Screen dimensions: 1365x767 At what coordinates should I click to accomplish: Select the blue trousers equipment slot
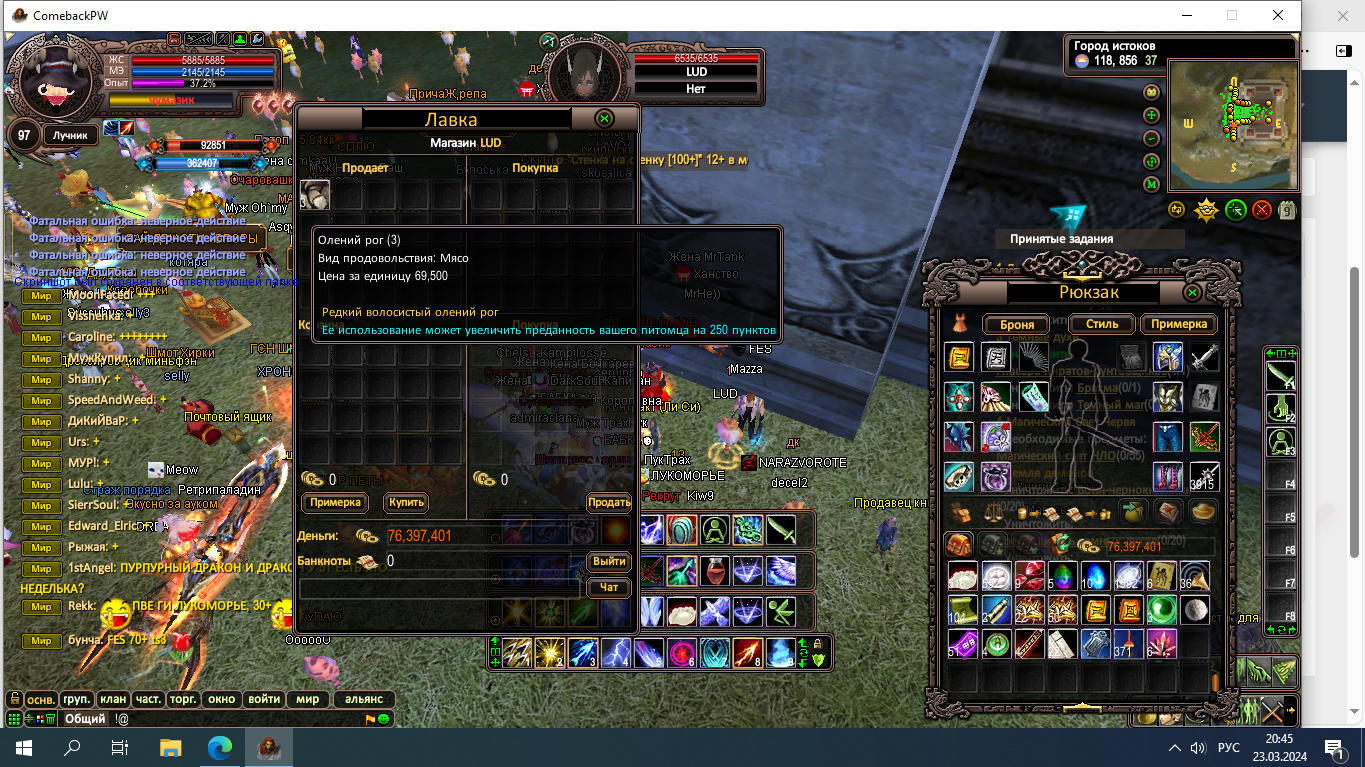1167,437
